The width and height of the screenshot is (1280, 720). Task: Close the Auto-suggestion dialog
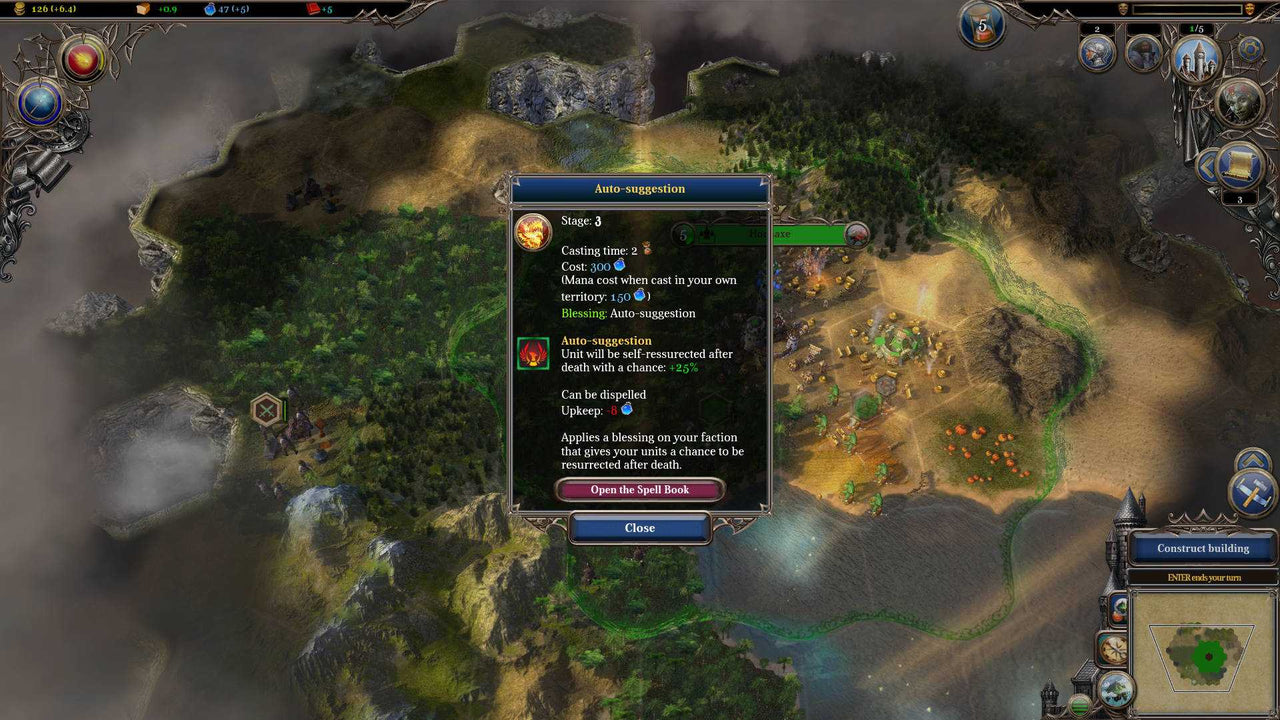coord(639,528)
